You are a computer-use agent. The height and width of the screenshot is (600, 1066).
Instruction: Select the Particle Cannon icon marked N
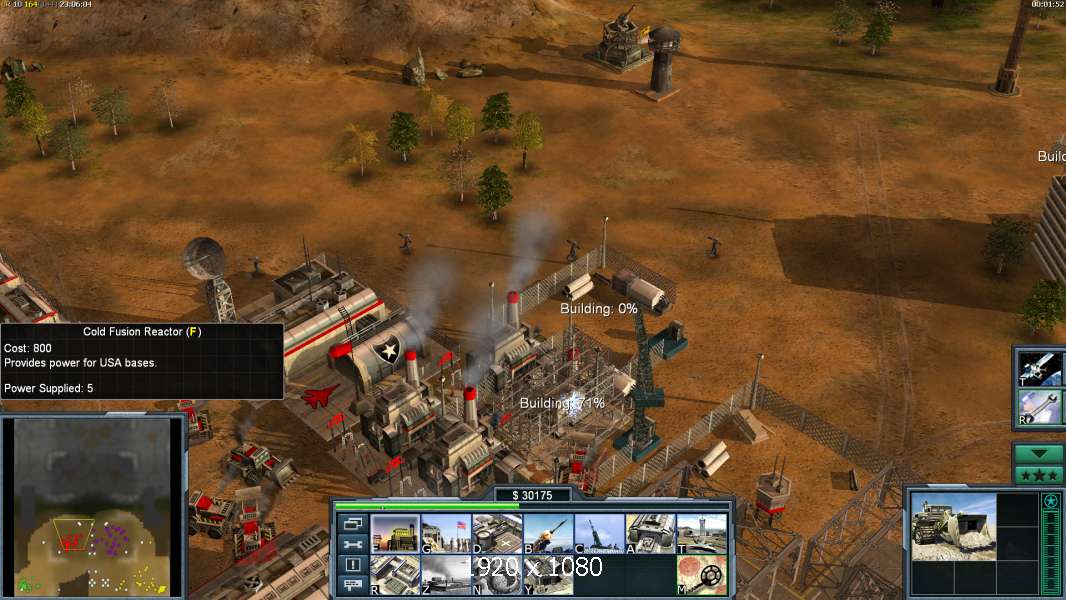pyautogui.click(x=497, y=575)
